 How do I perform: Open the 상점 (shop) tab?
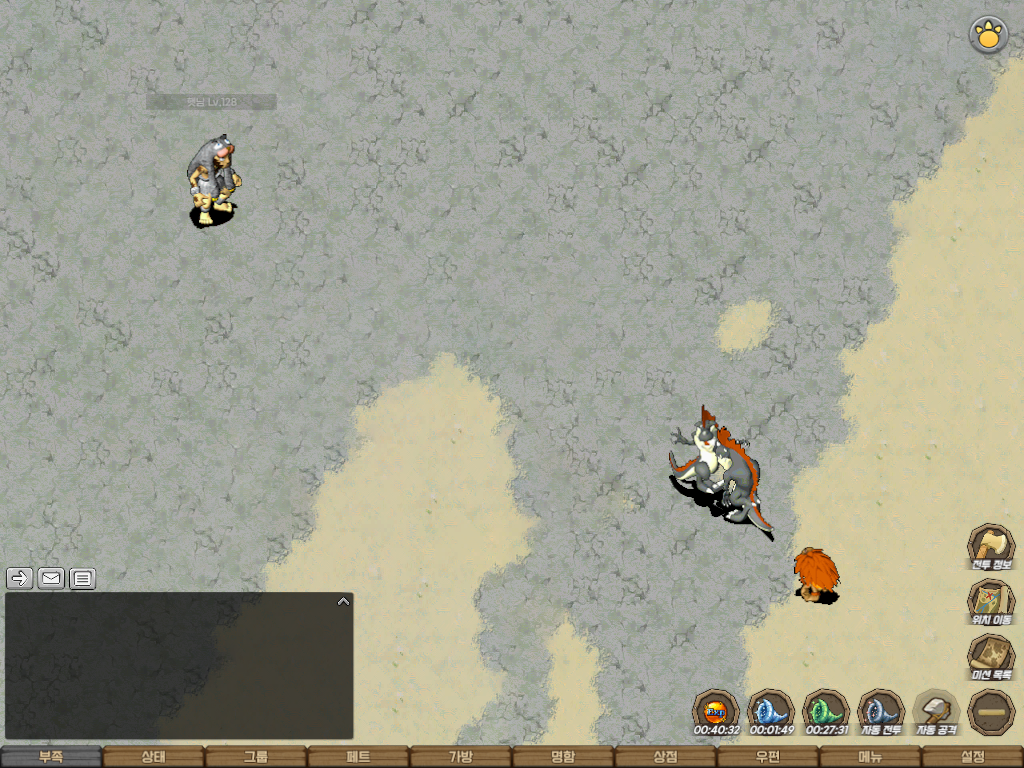pyautogui.click(x=665, y=757)
